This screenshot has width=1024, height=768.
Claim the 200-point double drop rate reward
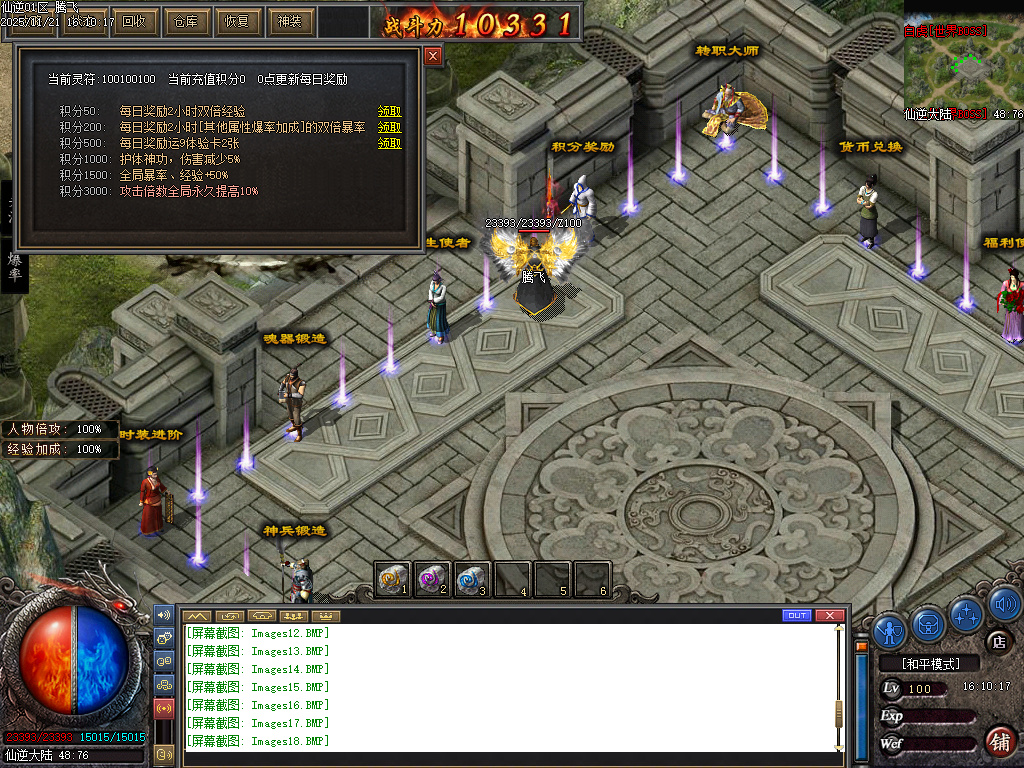point(389,128)
